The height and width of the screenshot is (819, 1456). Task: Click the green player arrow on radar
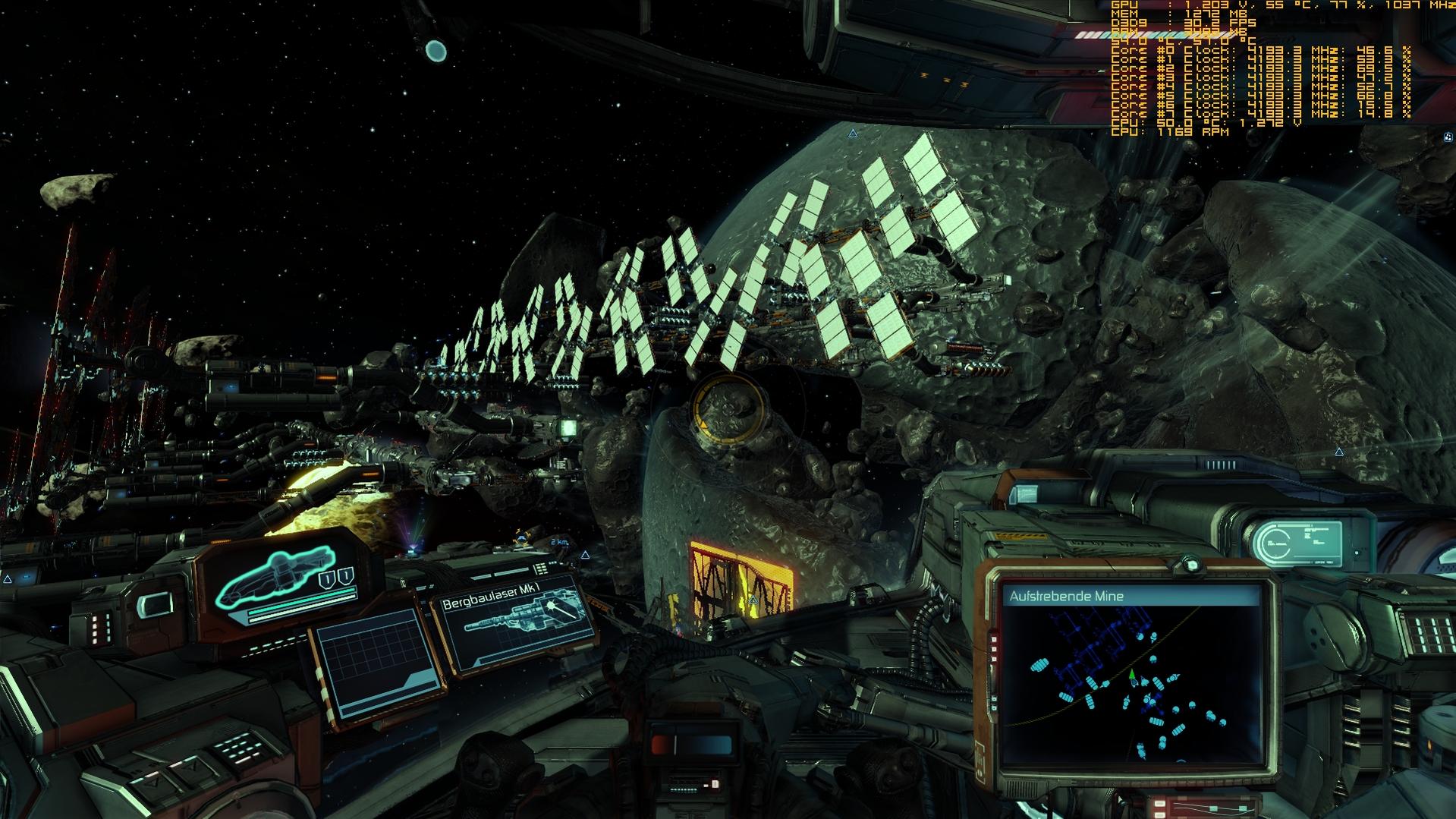tap(1132, 675)
